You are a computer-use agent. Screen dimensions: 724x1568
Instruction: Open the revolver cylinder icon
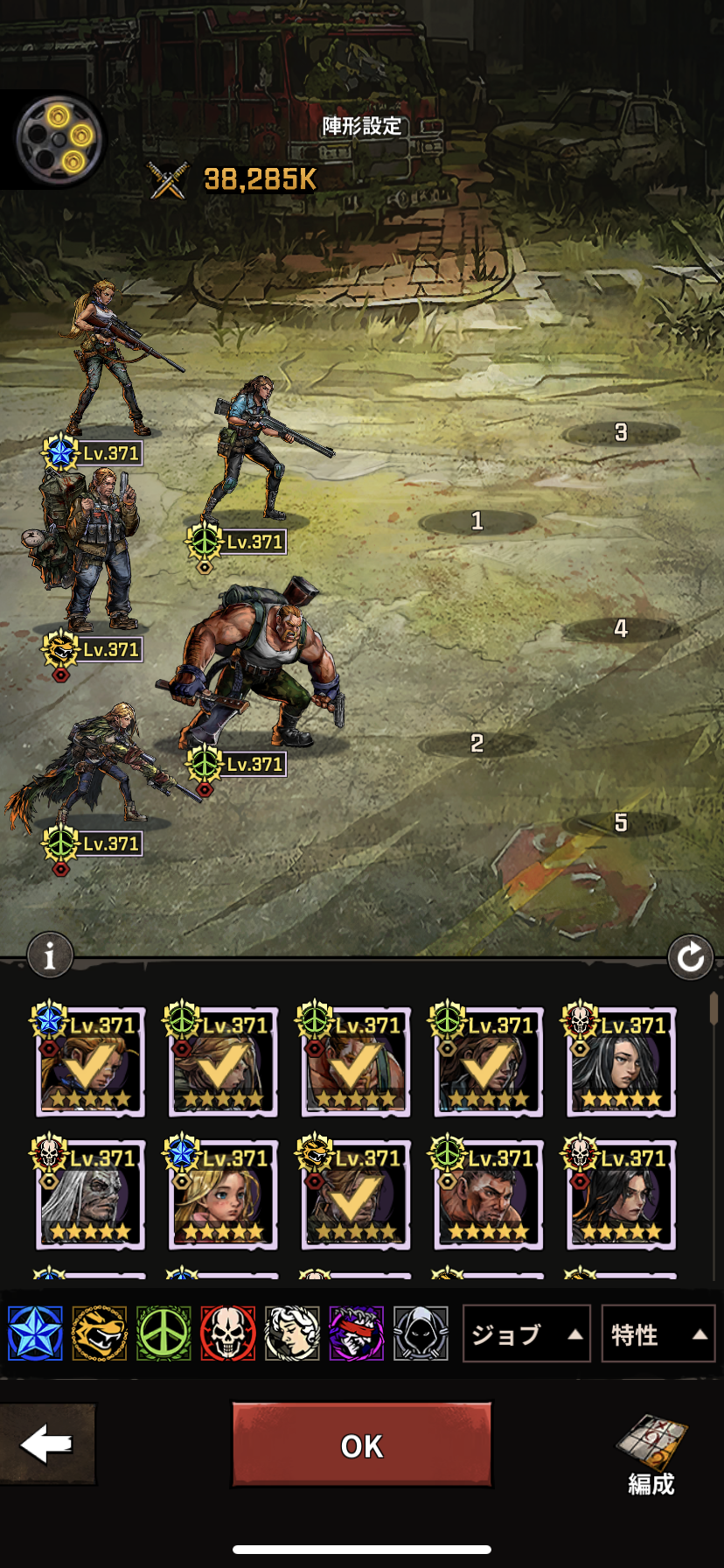[59, 138]
